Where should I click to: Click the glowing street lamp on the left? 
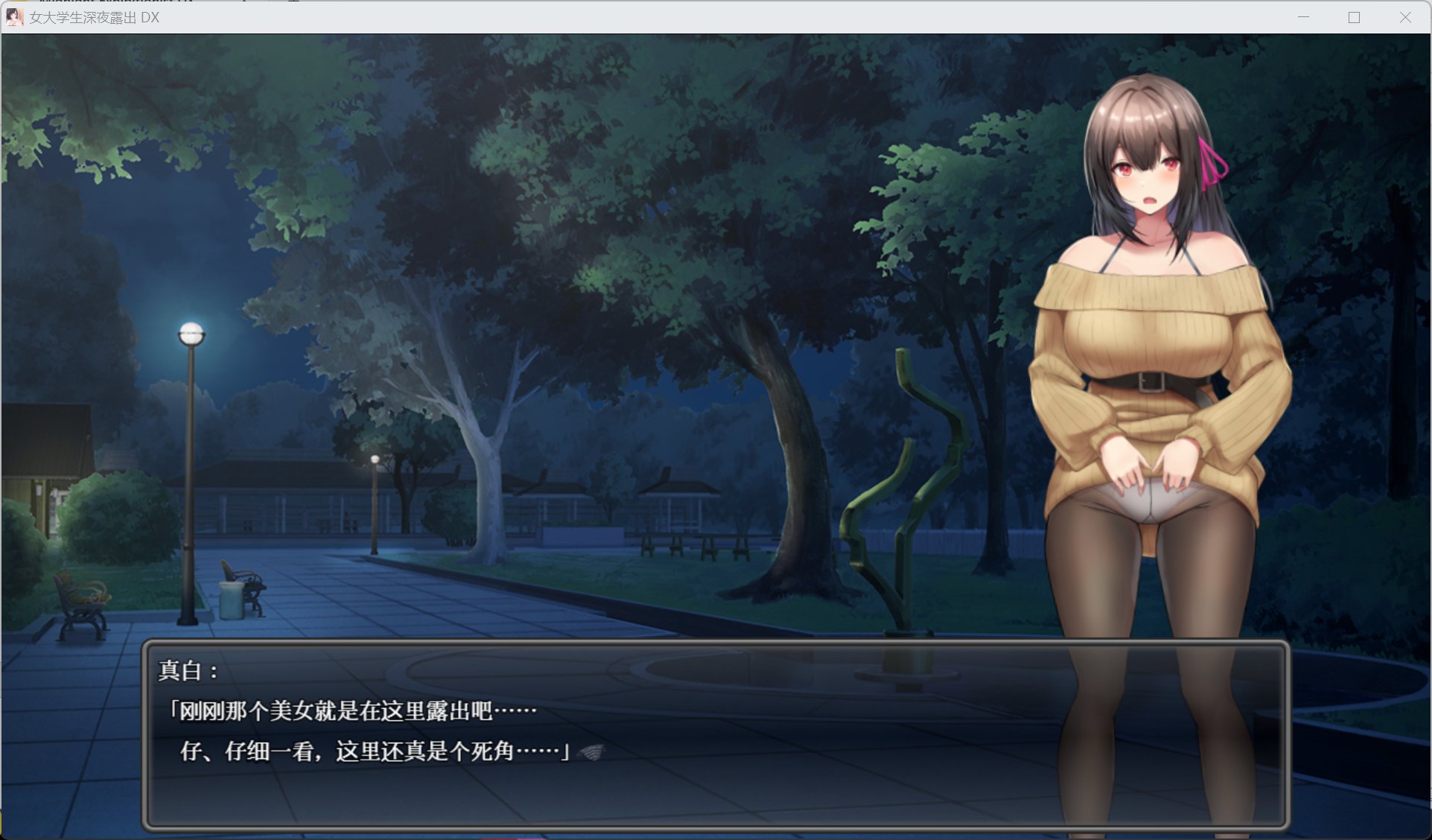pyautogui.click(x=192, y=333)
